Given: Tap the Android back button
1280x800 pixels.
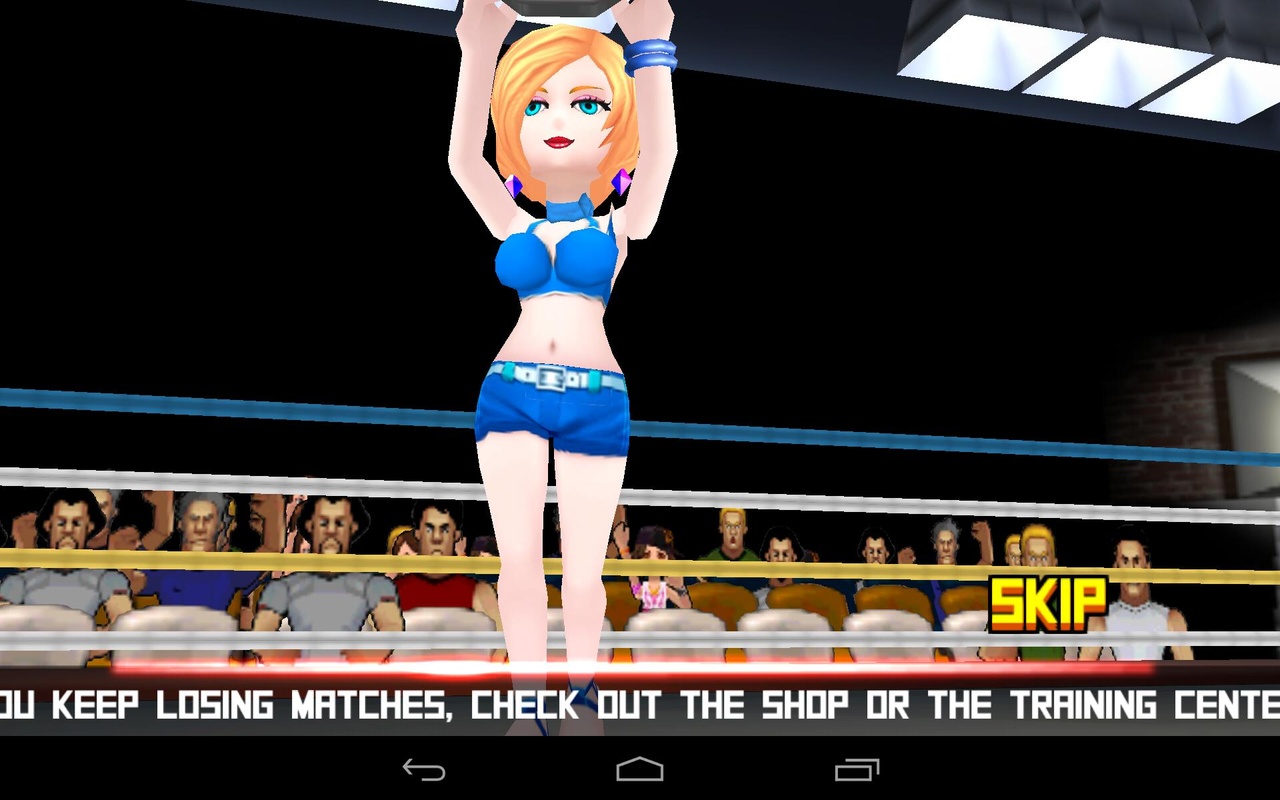Looking at the screenshot, I should 423,769.
